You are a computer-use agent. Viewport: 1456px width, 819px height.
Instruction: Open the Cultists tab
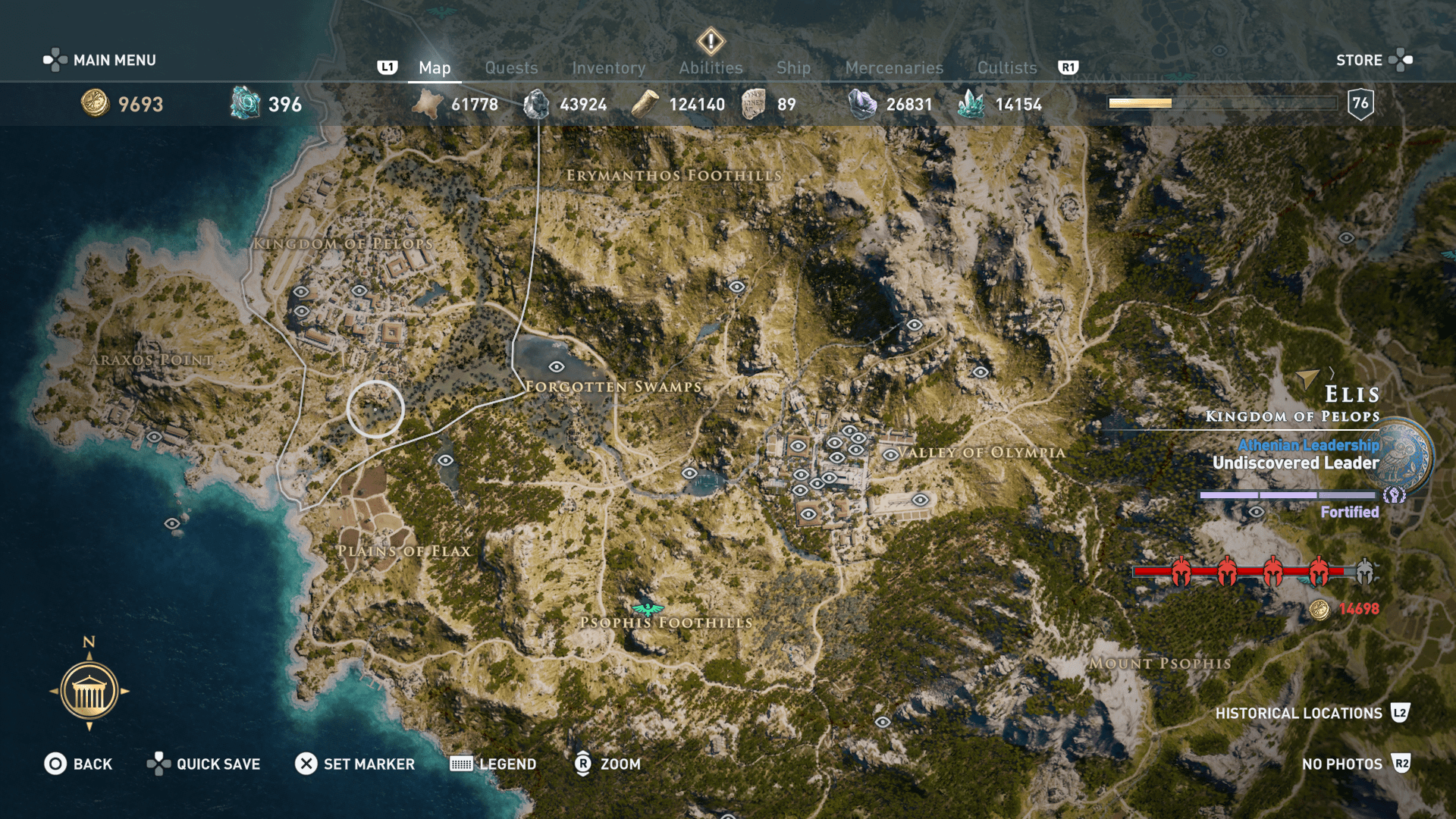(1006, 67)
